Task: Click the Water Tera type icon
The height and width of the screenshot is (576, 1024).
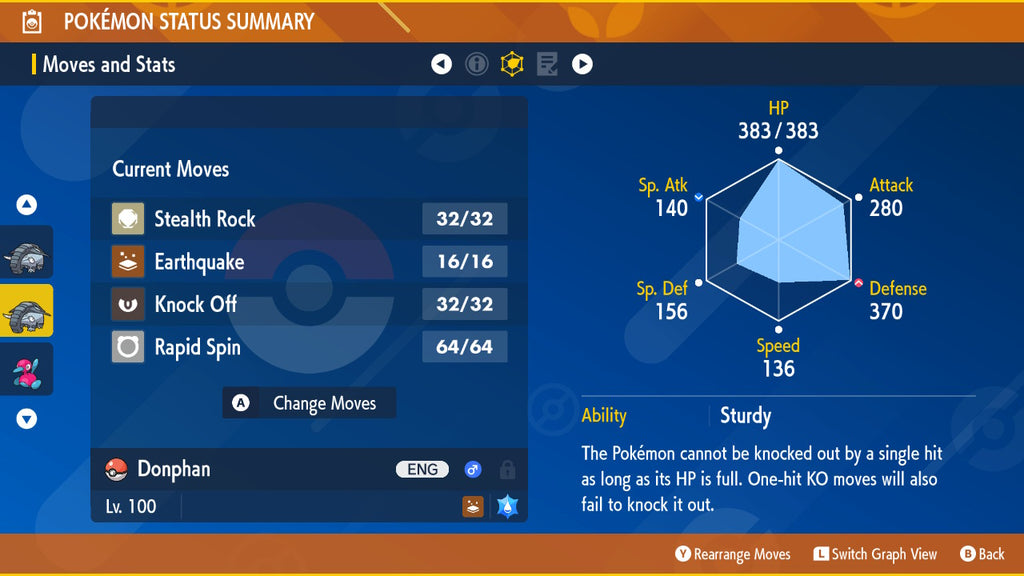Action: pos(506,506)
